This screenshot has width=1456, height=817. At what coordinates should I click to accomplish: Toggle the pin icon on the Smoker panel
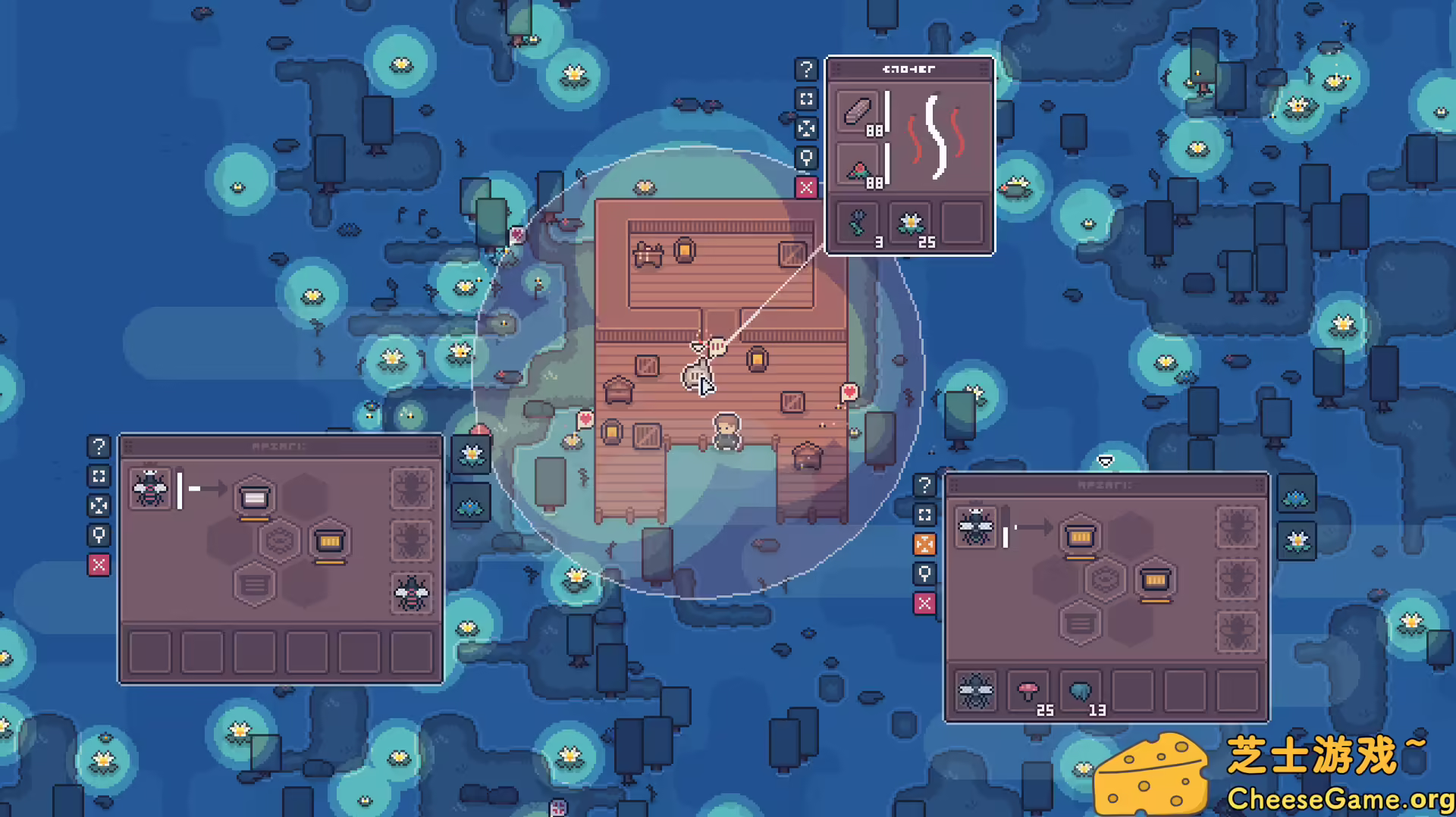(806, 158)
